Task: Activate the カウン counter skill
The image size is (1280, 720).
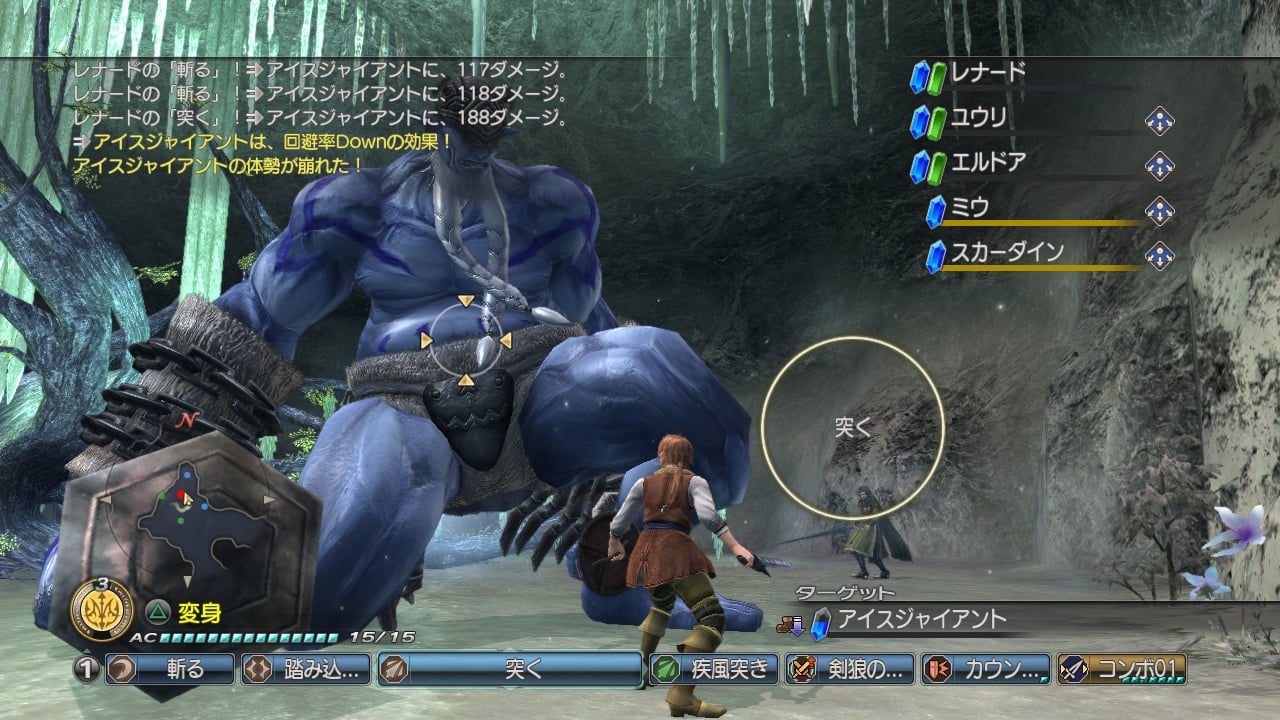Action: [x=986, y=669]
